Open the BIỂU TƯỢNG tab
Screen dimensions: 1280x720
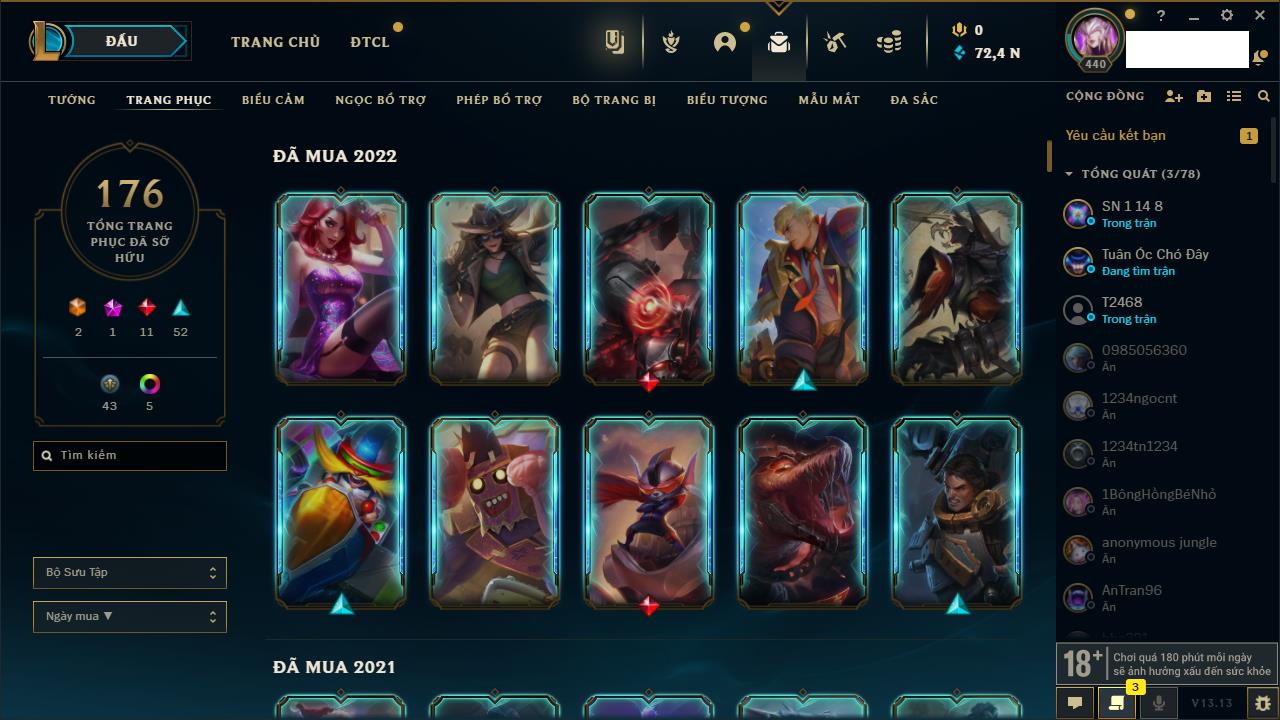point(727,100)
